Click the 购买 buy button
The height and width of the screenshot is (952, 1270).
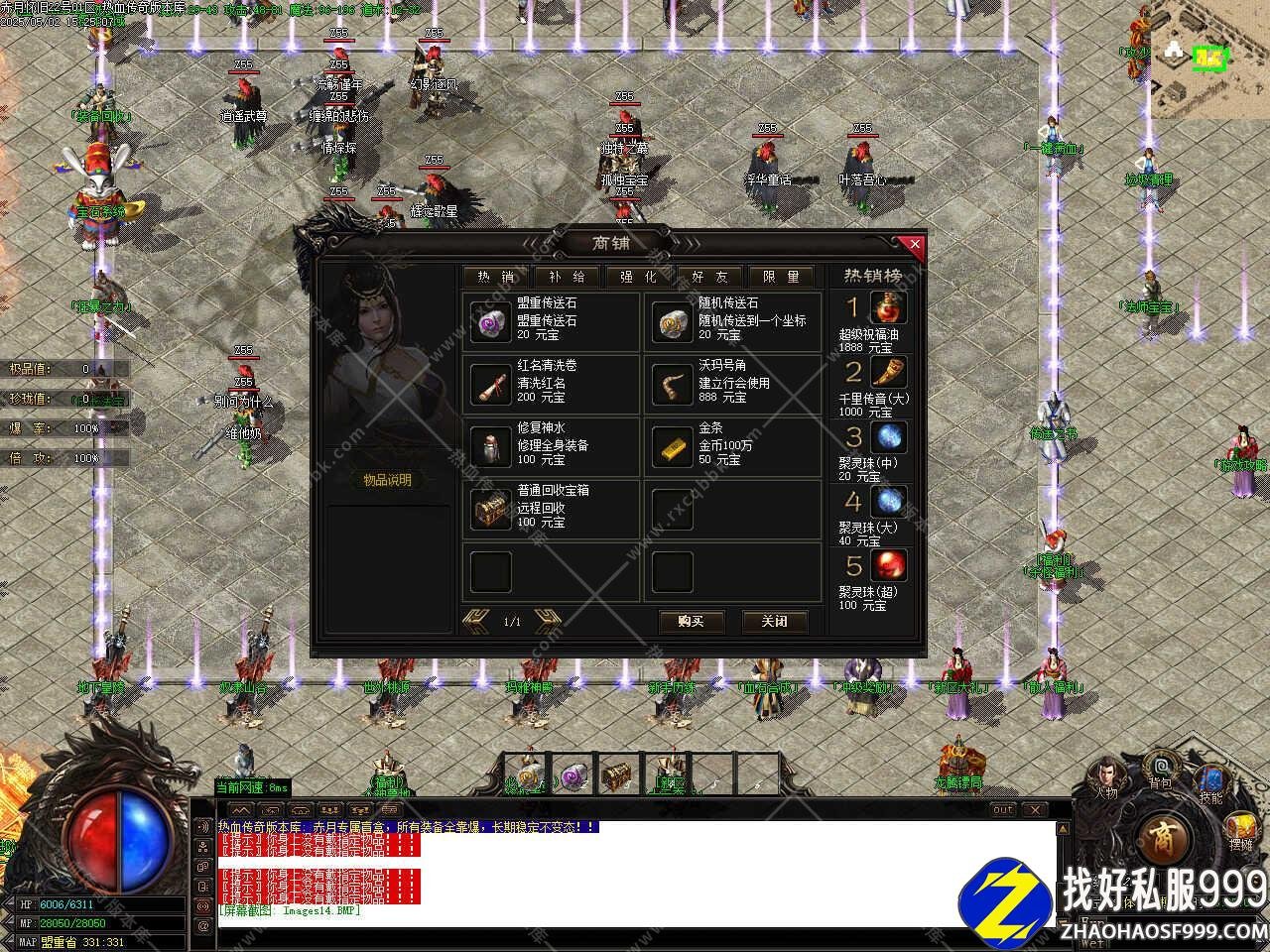point(692,622)
